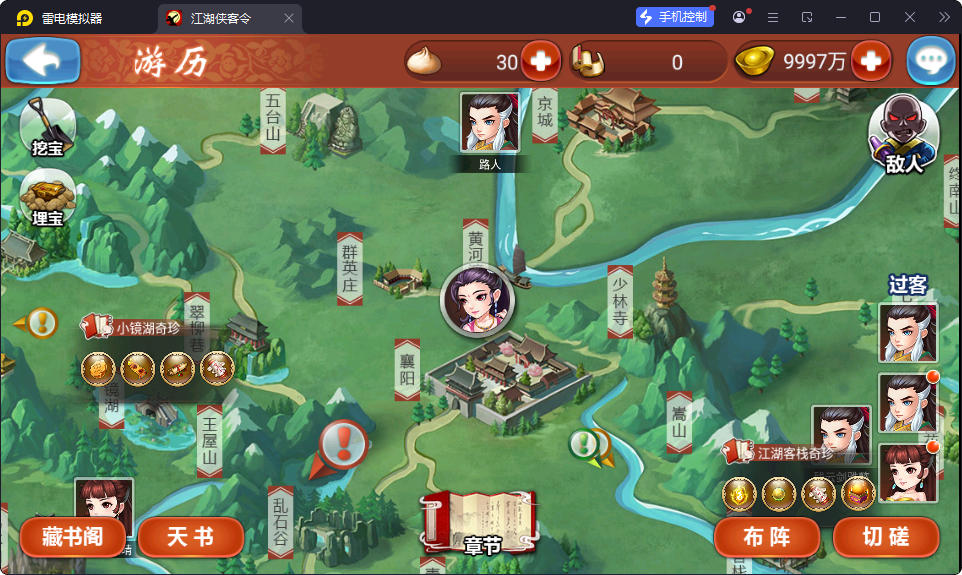Add more steamed buns with plus button
This screenshot has height=575, width=962.
pyautogui.click(x=540, y=62)
